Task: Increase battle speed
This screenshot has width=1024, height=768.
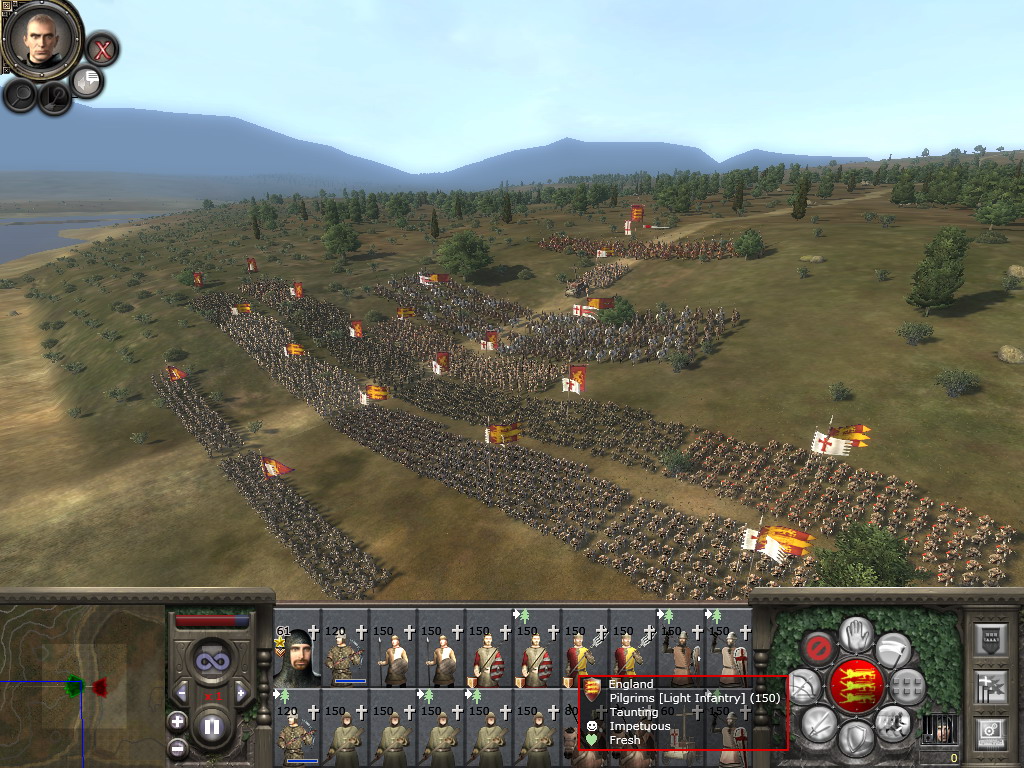Action: click(x=241, y=692)
